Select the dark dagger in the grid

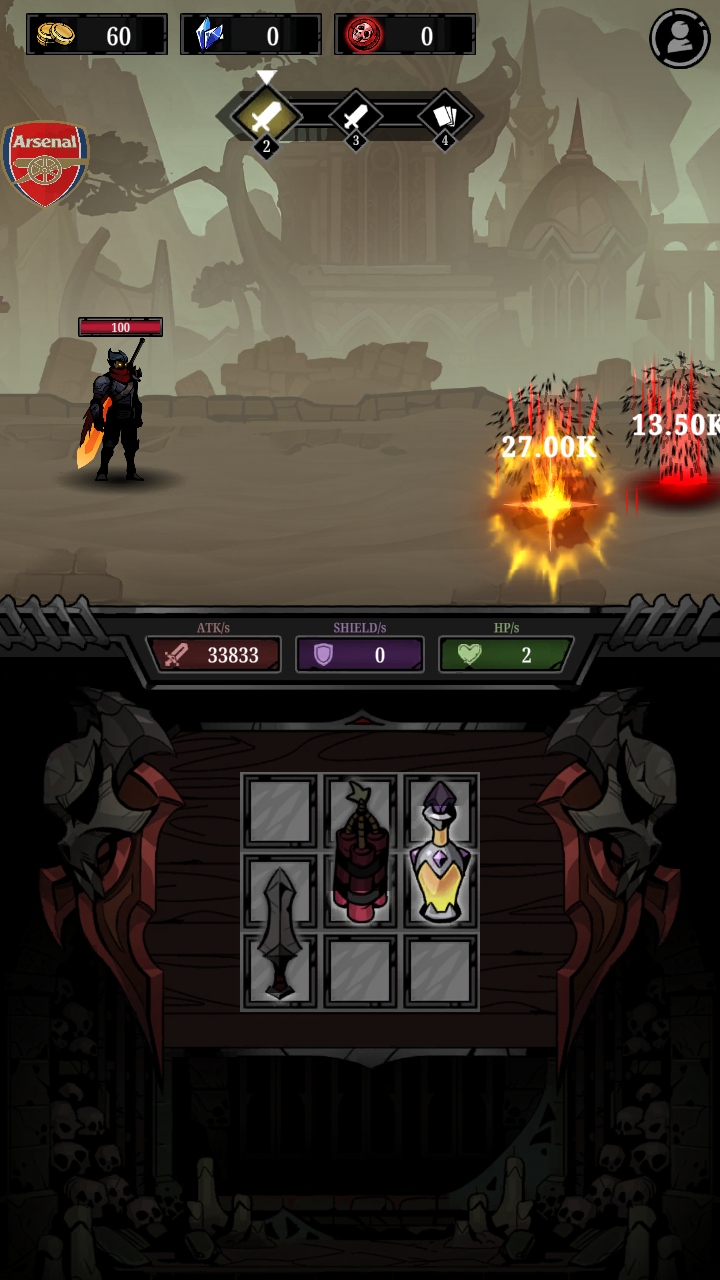tap(279, 932)
